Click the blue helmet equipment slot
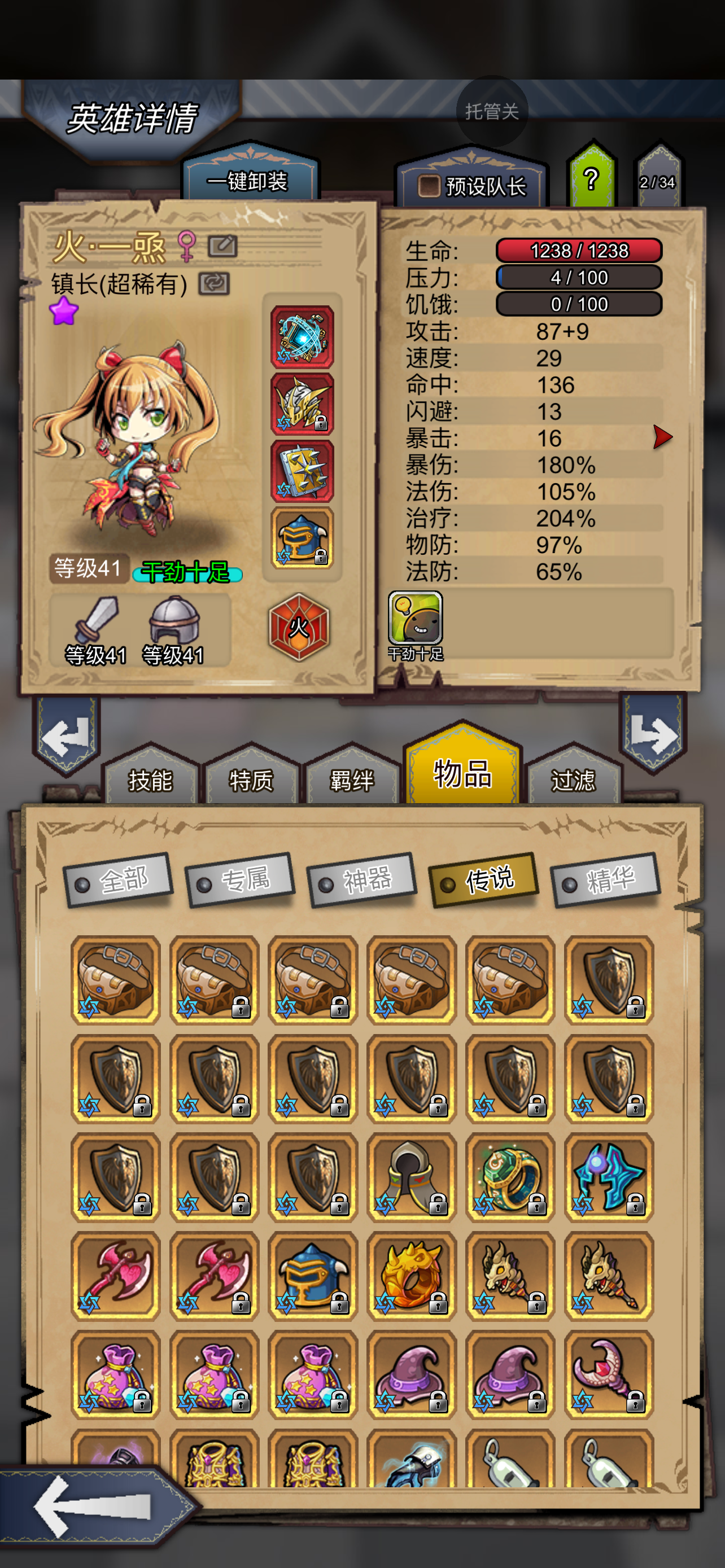This screenshot has height=1568, width=725. [x=302, y=541]
